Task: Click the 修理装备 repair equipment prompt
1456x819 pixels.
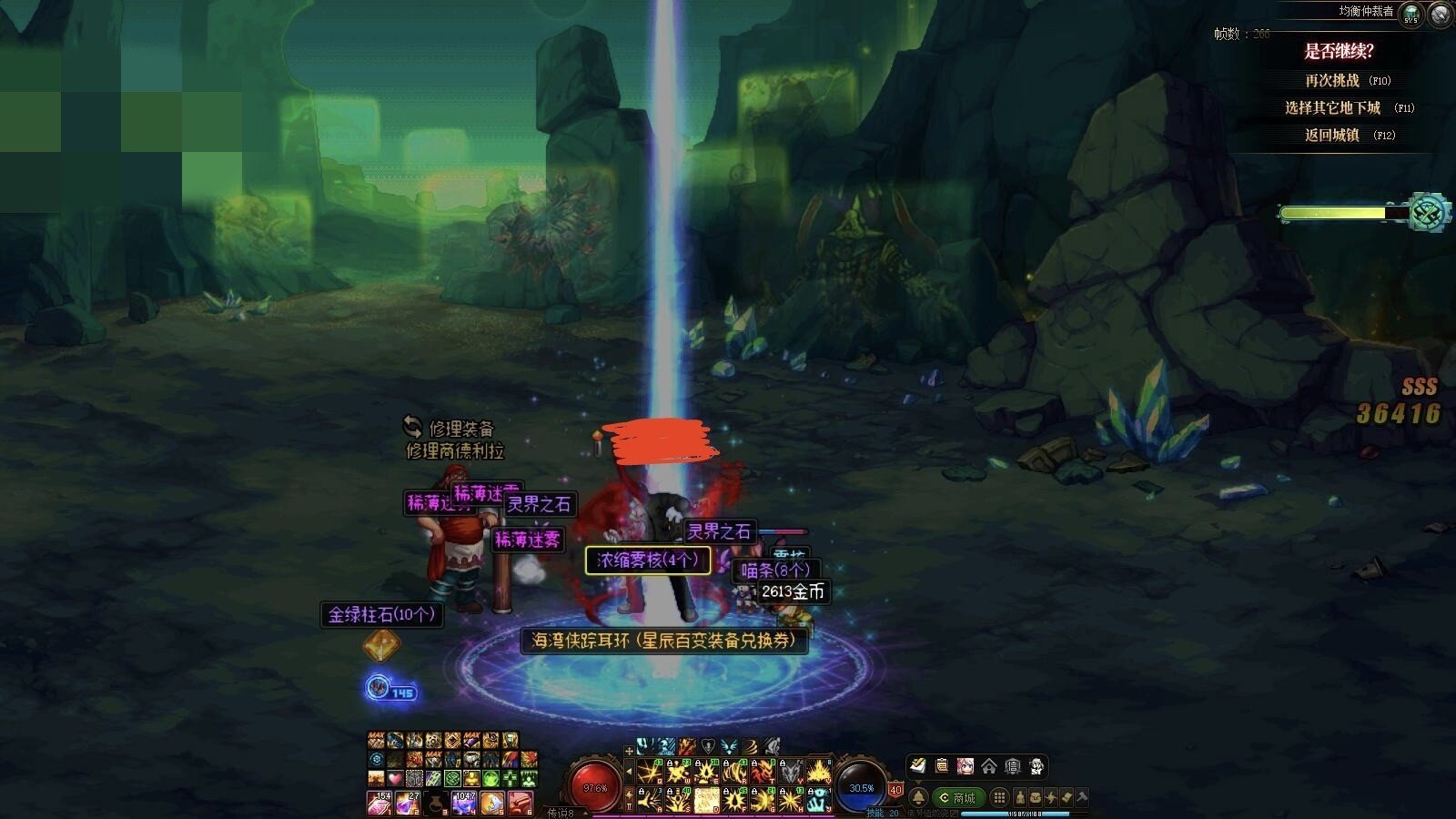Action: [452, 428]
